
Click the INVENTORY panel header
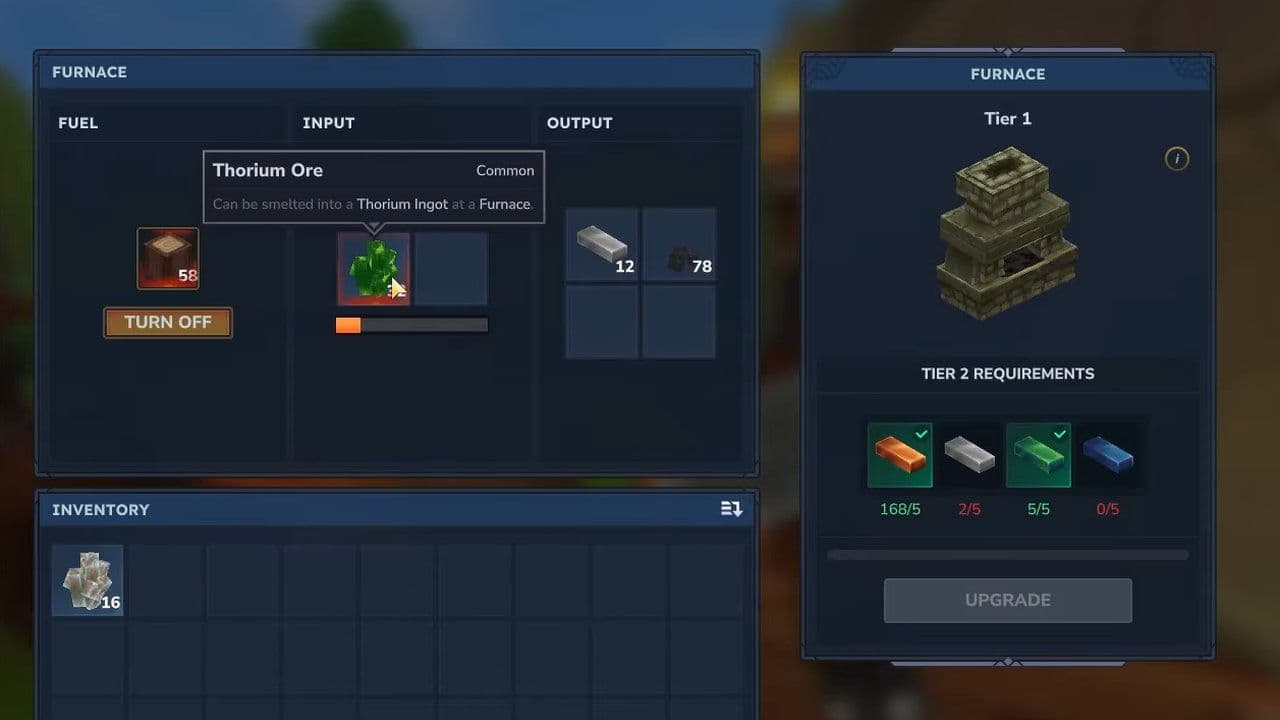(99, 509)
